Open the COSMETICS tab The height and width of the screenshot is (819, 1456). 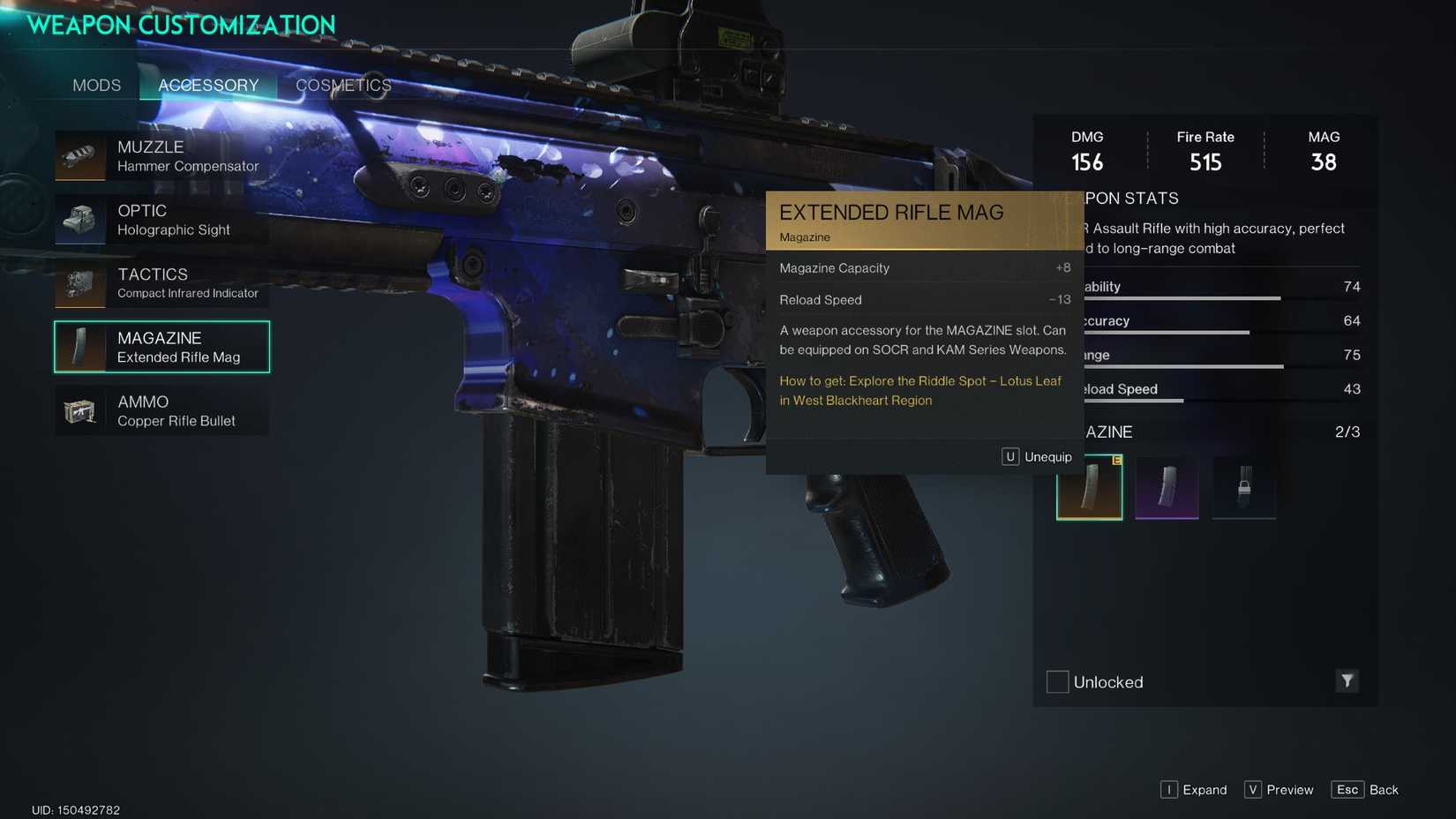[343, 85]
